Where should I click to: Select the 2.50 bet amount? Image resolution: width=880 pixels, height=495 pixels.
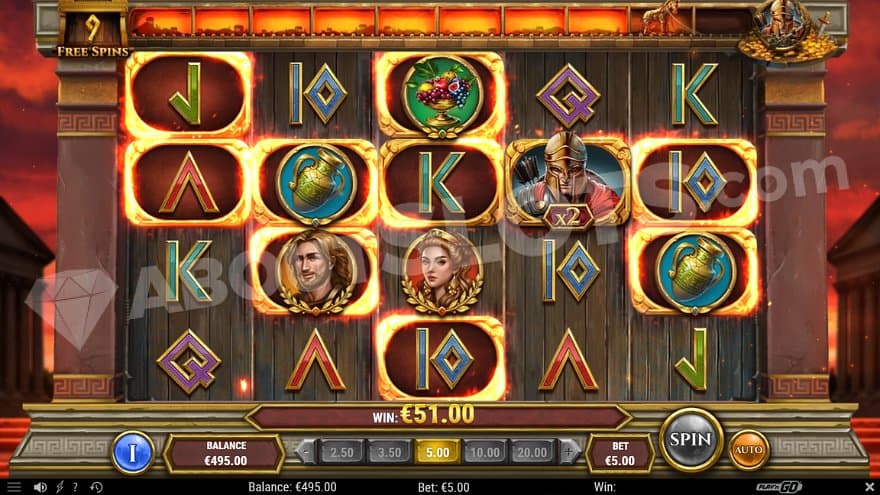pyautogui.click(x=342, y=452)
